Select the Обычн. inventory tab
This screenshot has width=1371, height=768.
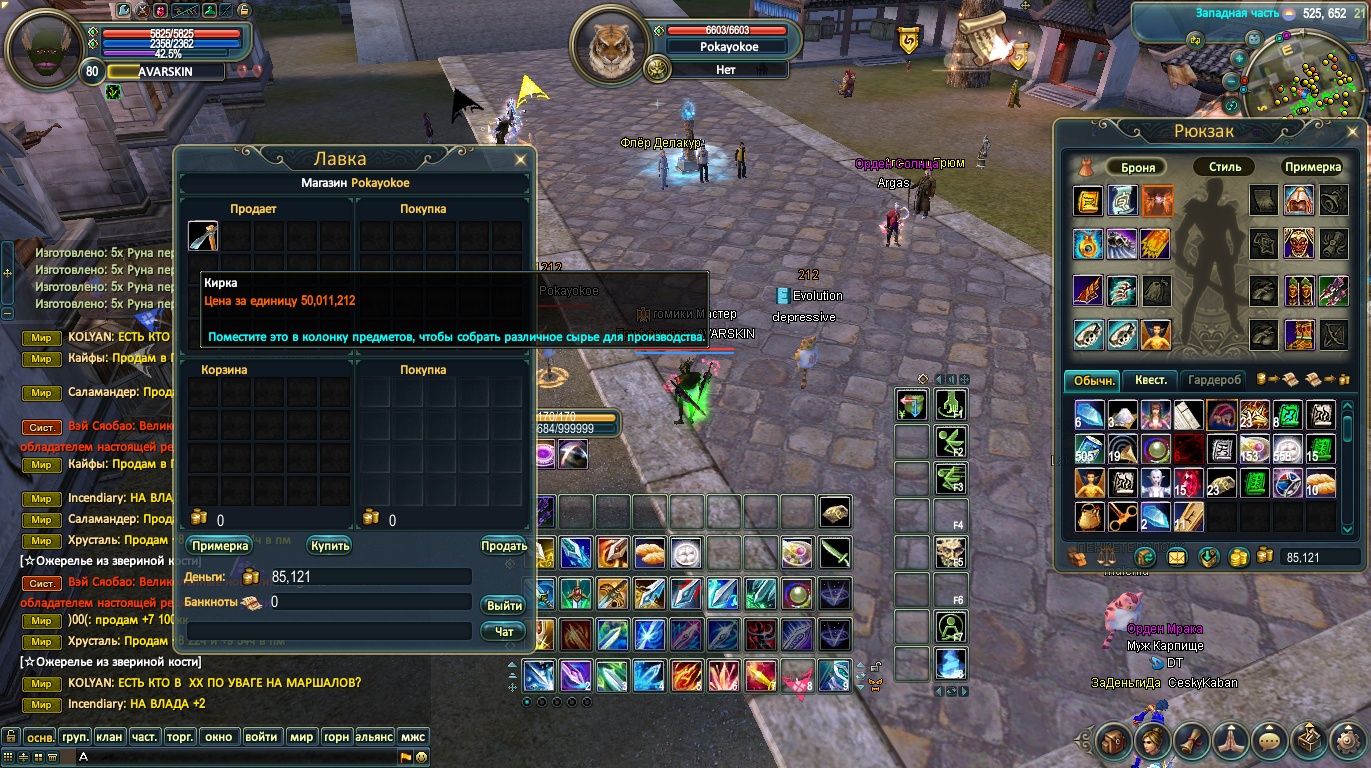(1094, 380)
